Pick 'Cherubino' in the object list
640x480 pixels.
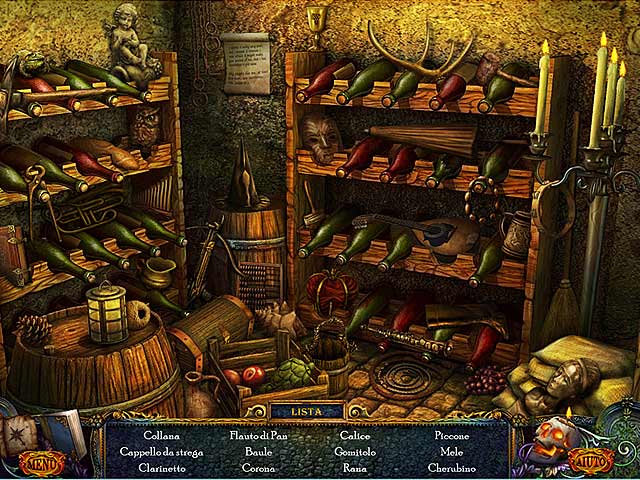453,468
